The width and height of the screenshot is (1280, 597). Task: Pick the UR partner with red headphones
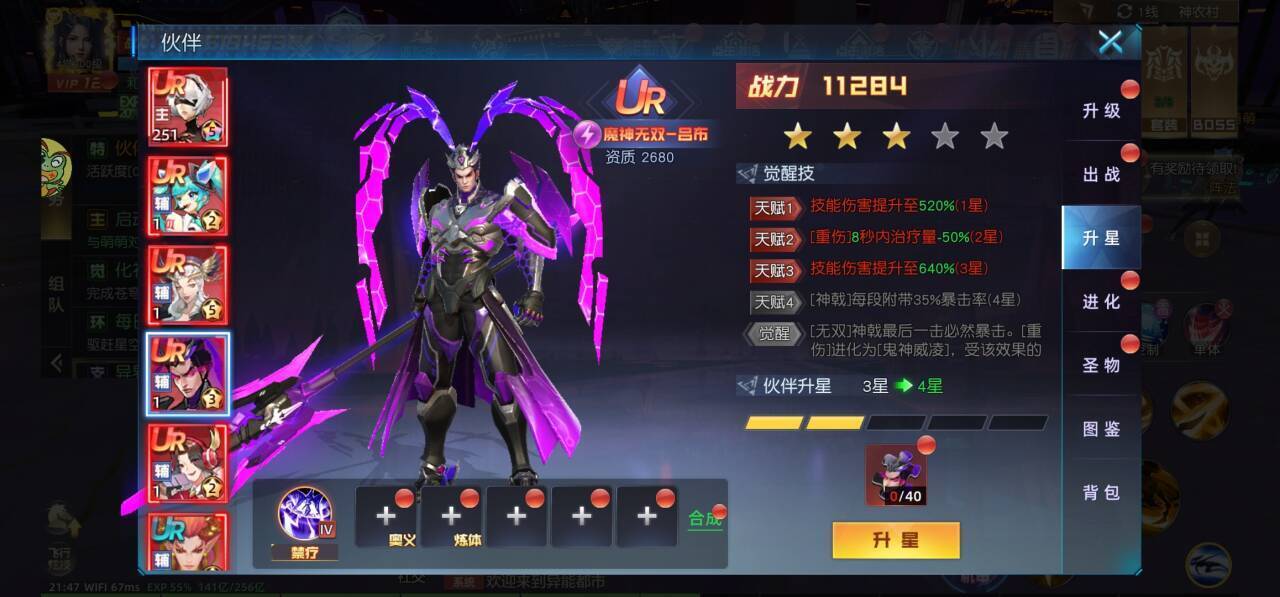coord(188,463)
